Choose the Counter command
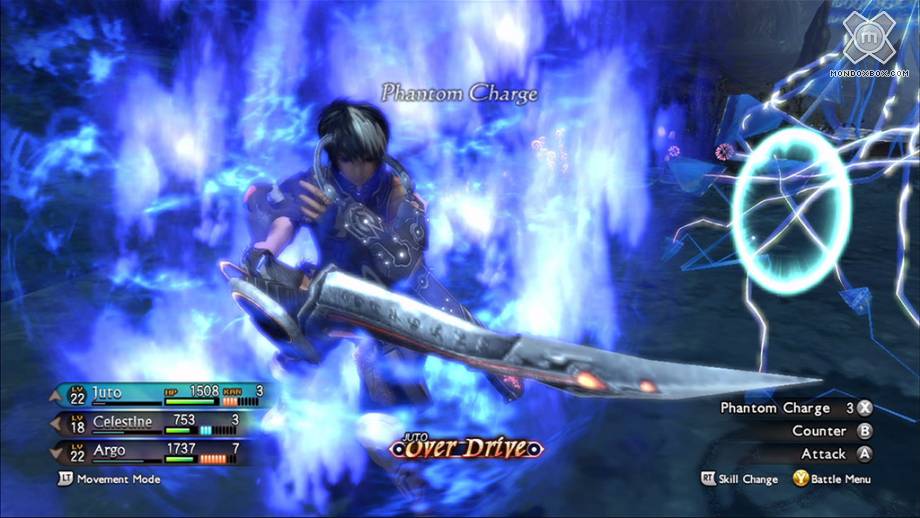This screenshot has width=920, height=518. click(831, 431)
